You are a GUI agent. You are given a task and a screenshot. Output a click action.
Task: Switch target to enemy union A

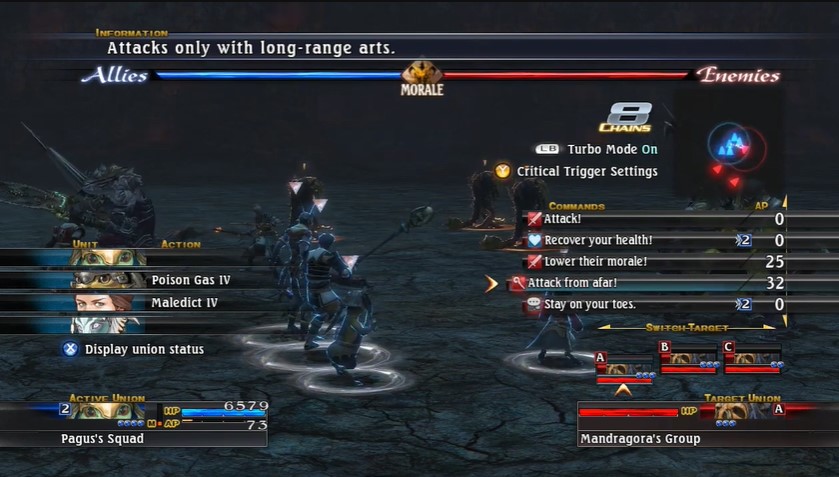(625, 365)
